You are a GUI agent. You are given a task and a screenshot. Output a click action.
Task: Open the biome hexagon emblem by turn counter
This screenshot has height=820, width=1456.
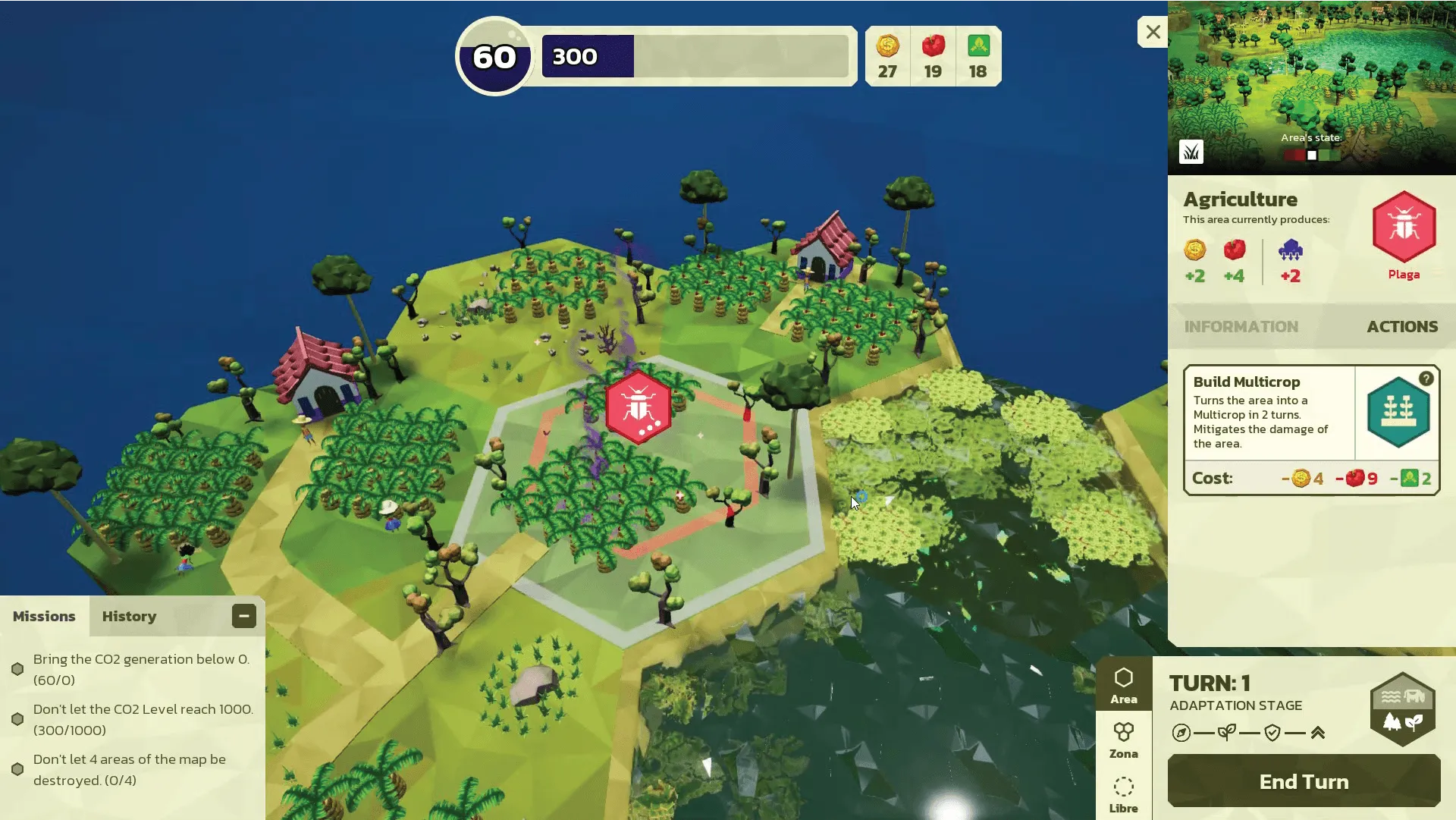(1402, 709)
